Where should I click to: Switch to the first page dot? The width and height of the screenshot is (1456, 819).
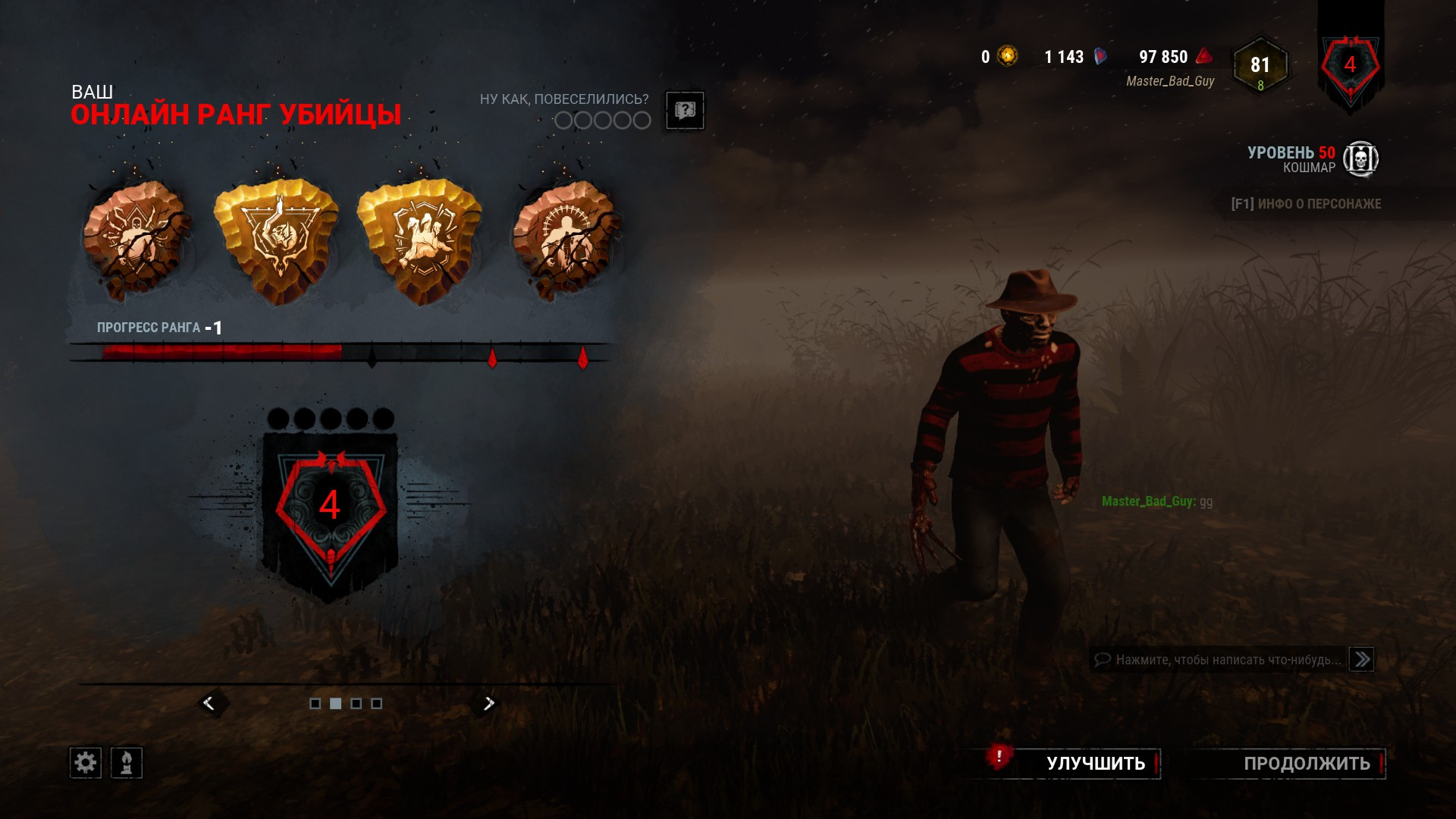316,703
